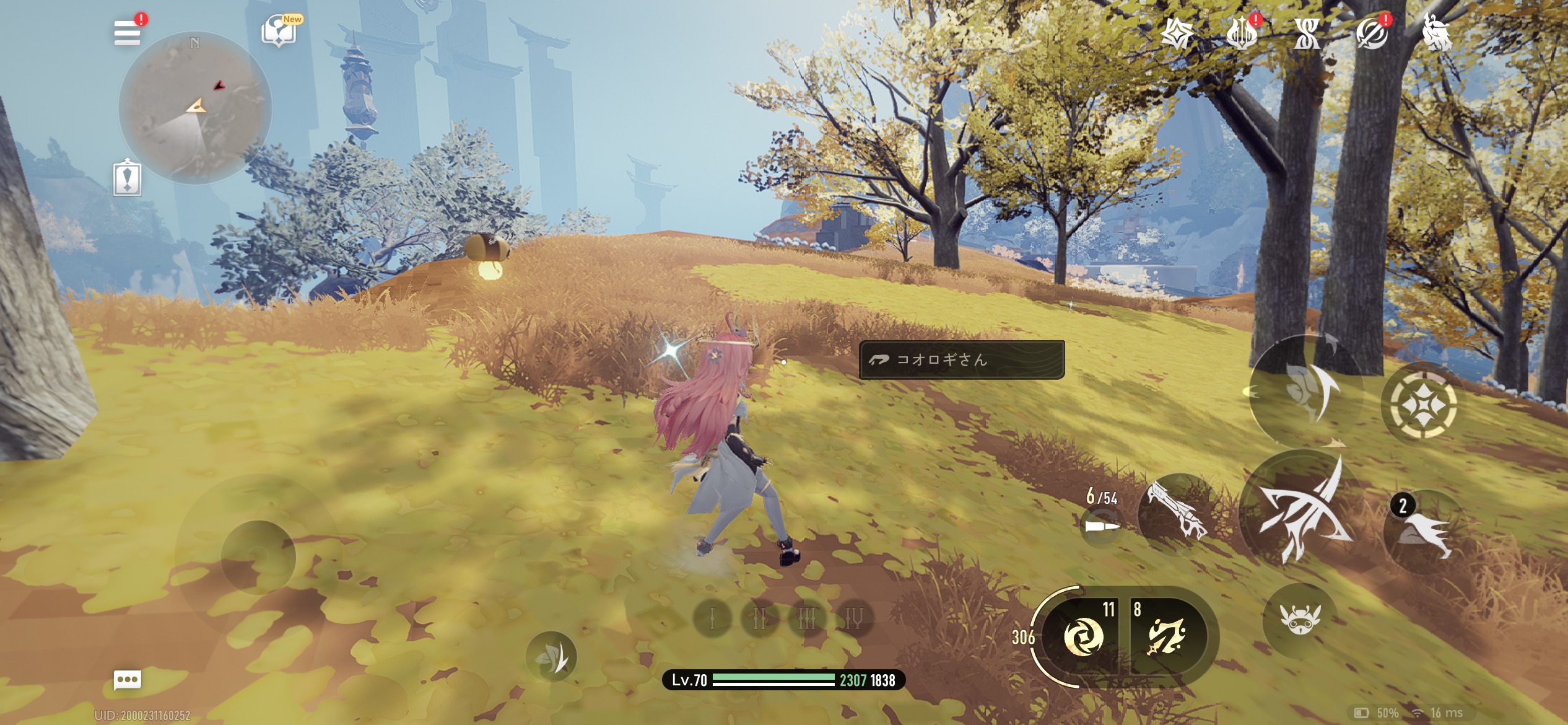Activate the sword skill costing 8
Screen dimensions: 1568x725
pyautogui.click(x=1167, y=636)
